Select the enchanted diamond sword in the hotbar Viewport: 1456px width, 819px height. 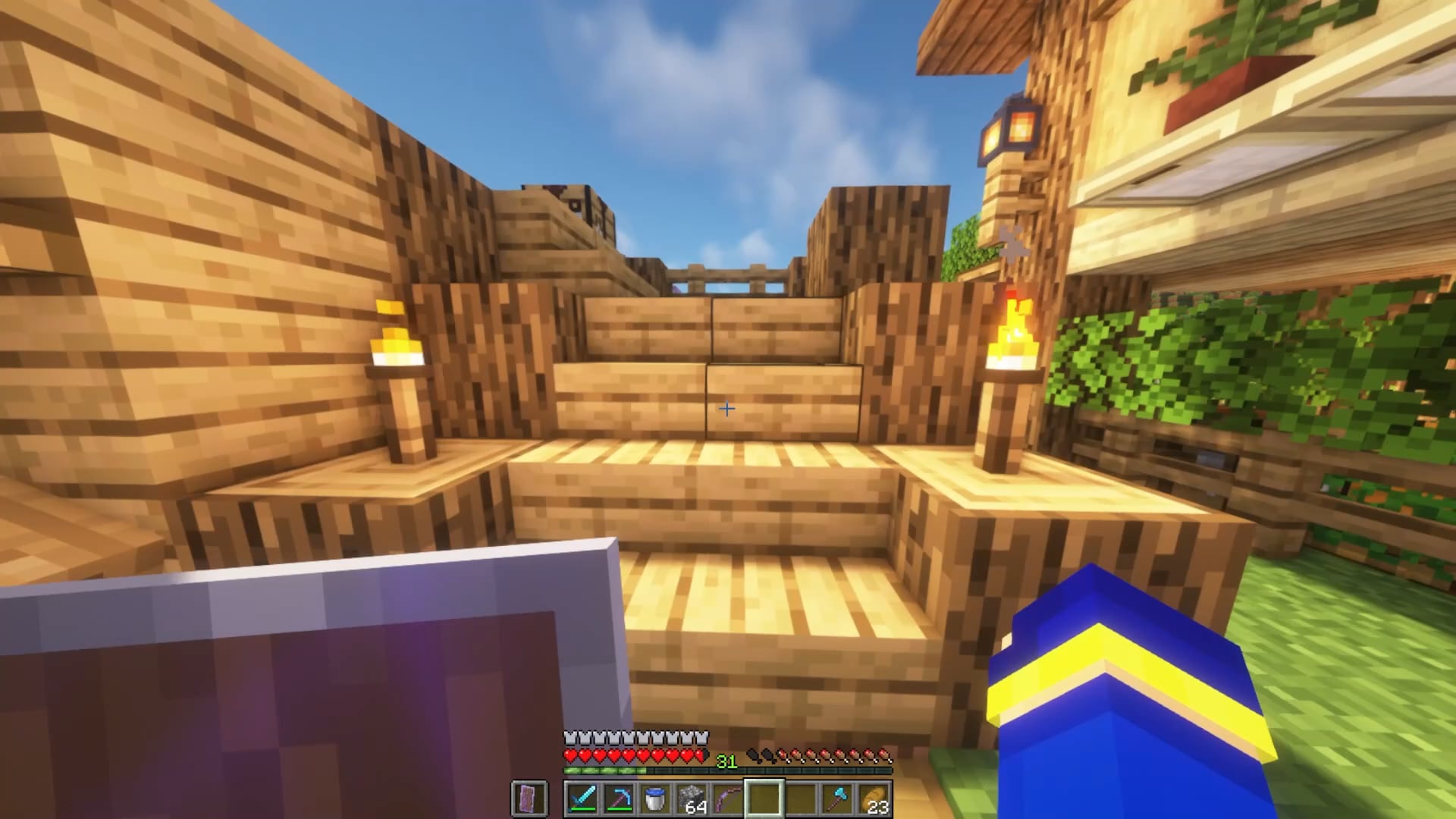point(582,798)
